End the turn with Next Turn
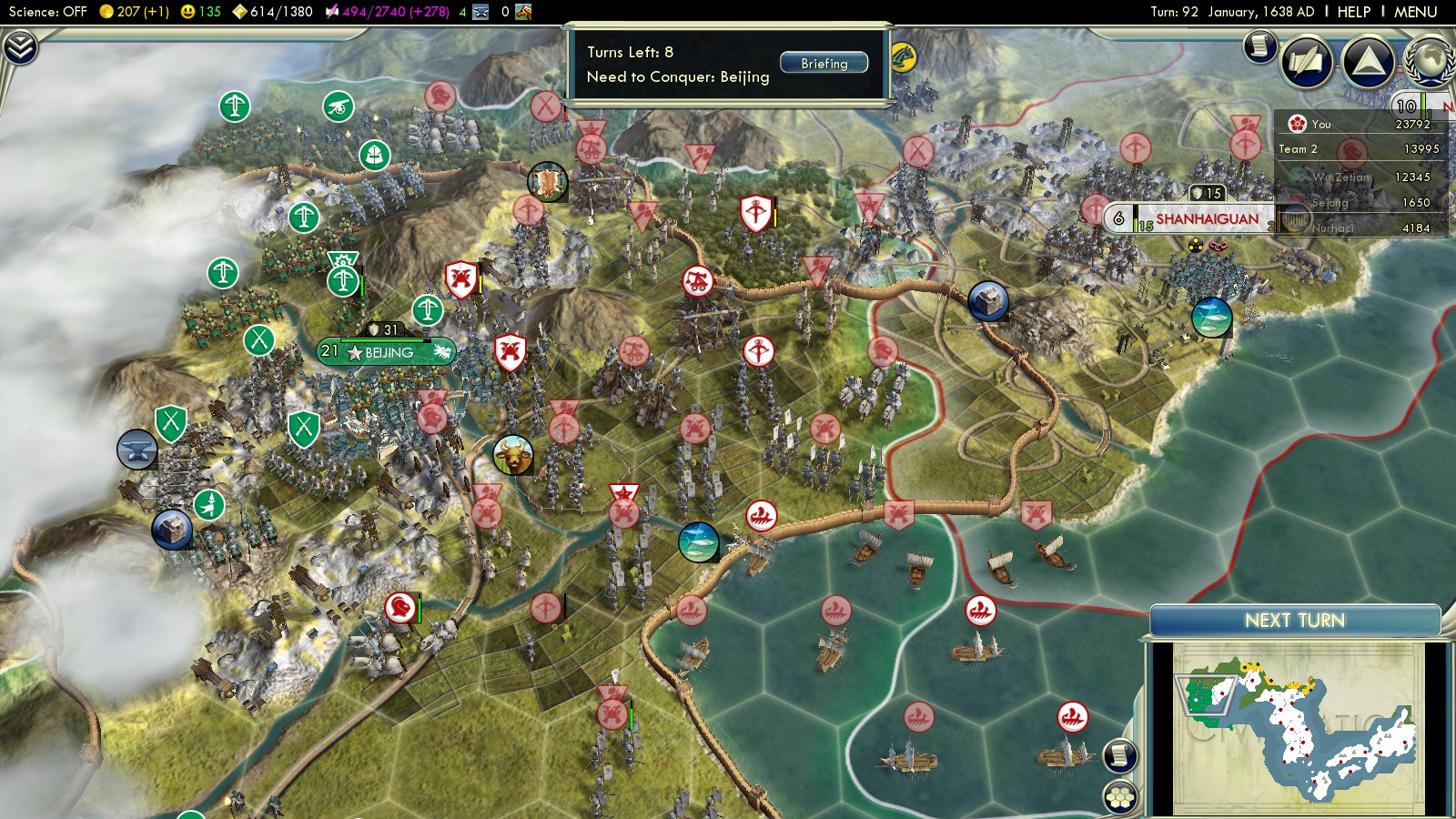Screen dimensions: 1456x819 click(1294, 621)
